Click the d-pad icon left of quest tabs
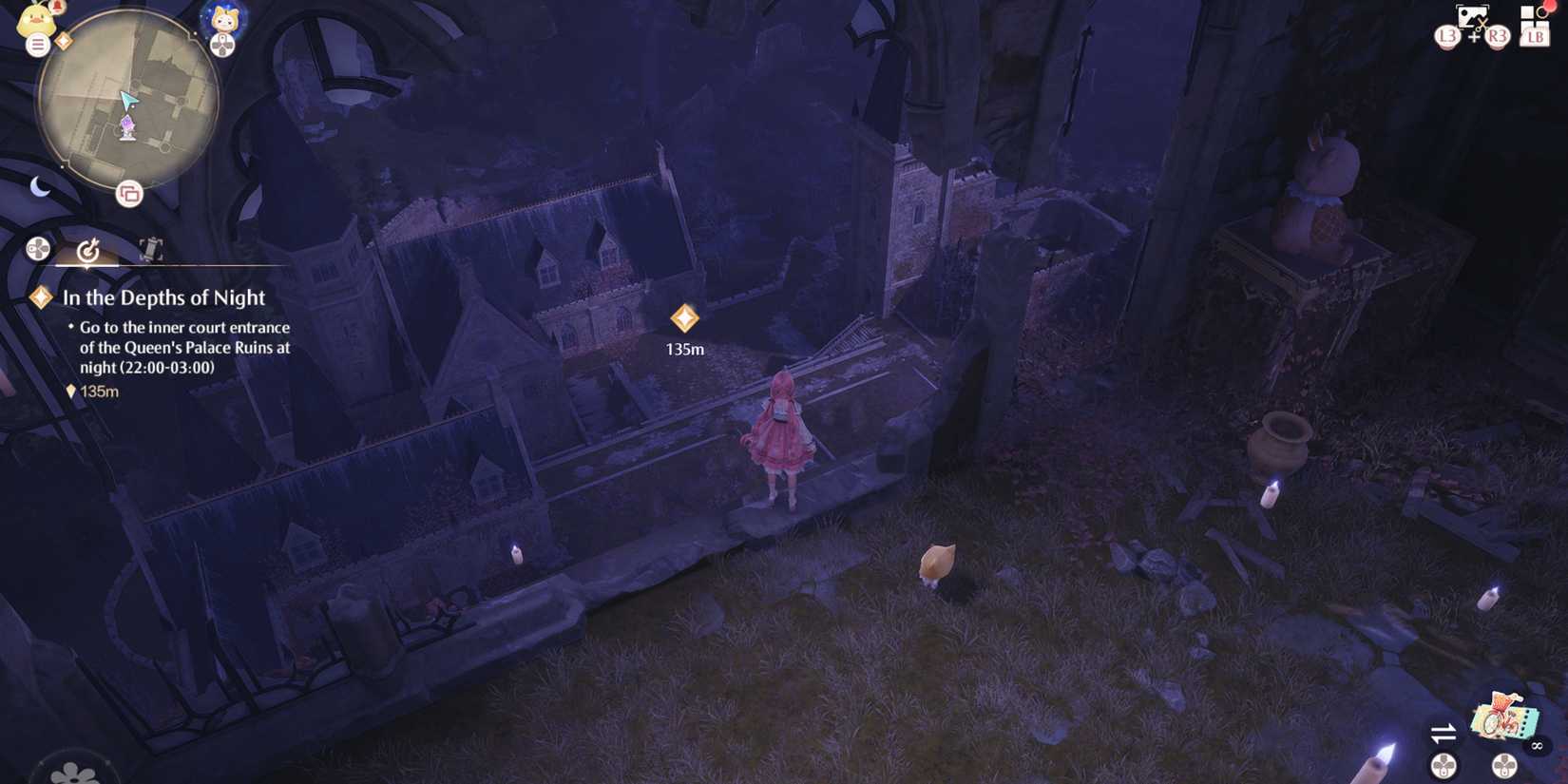Viewport: 1568px width, 784px height. 38,250
